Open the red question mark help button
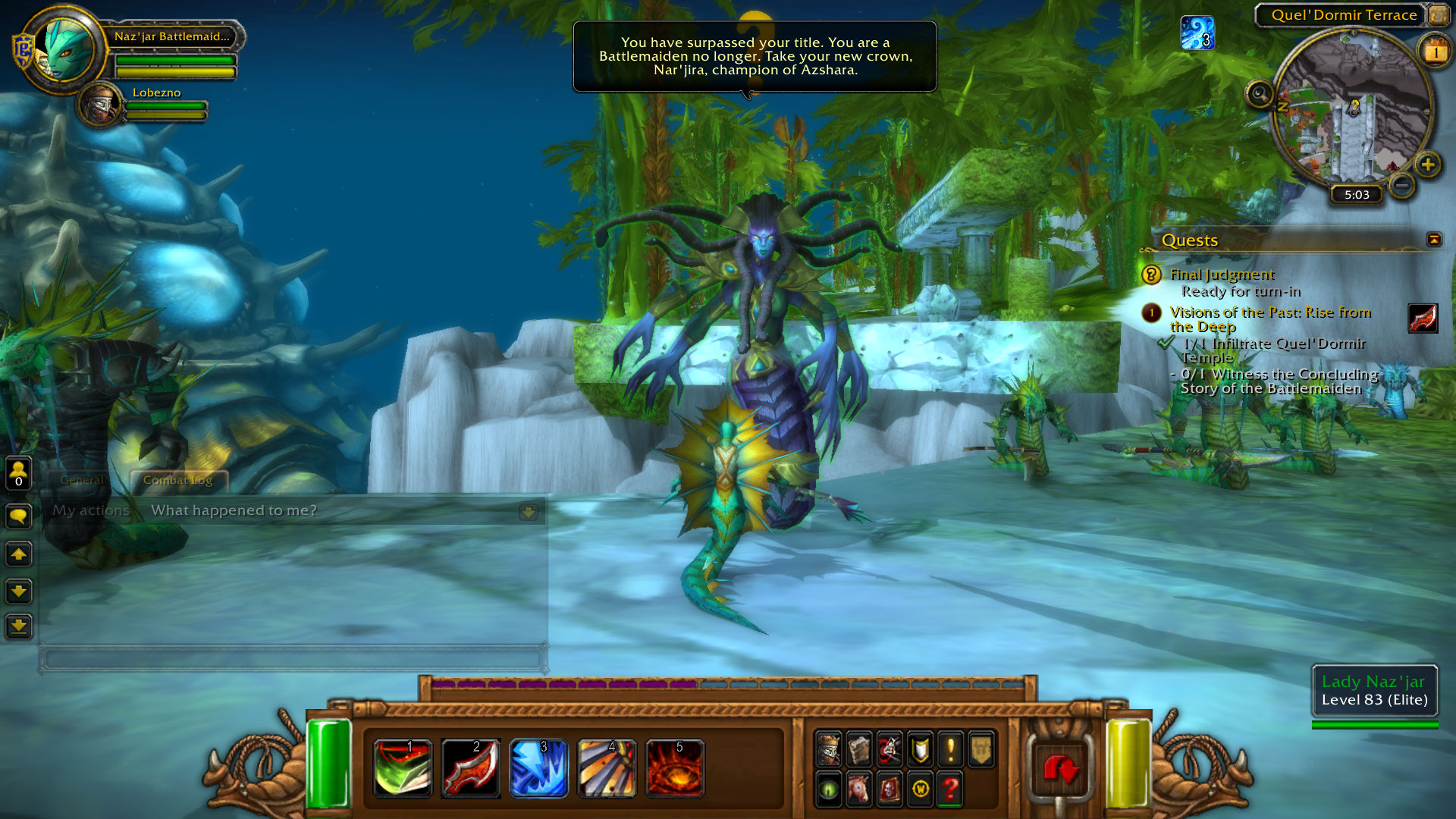 click(x=950, y=789)
